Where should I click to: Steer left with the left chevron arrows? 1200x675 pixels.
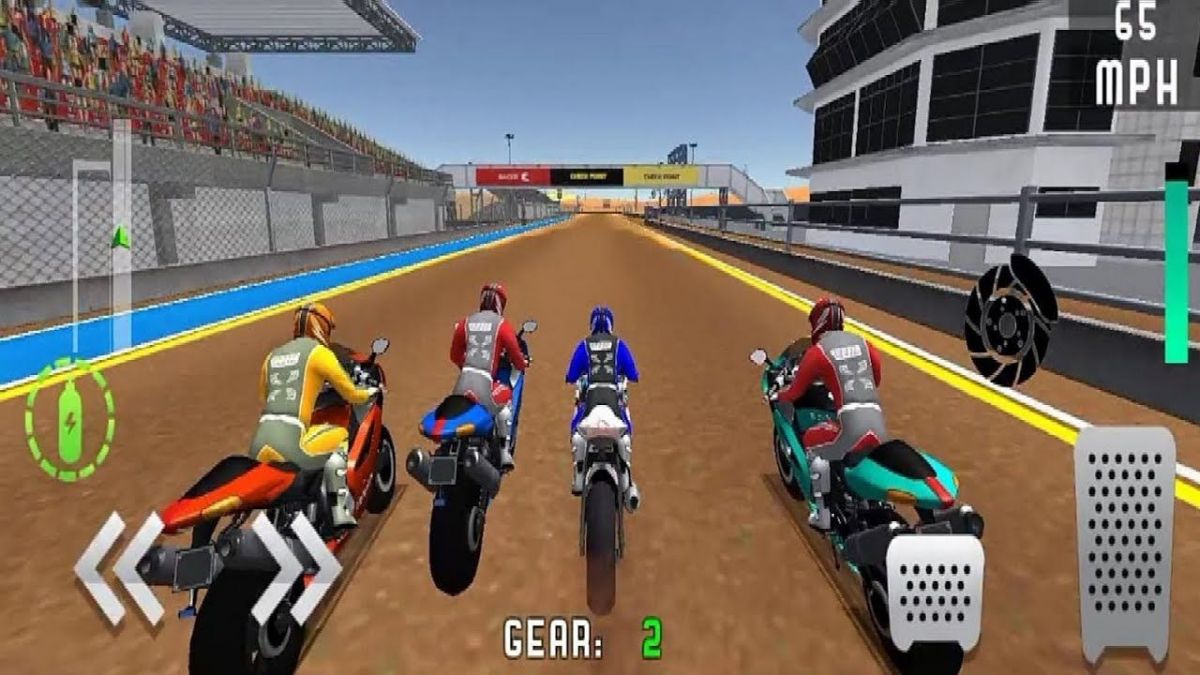(x=119, y=568)
